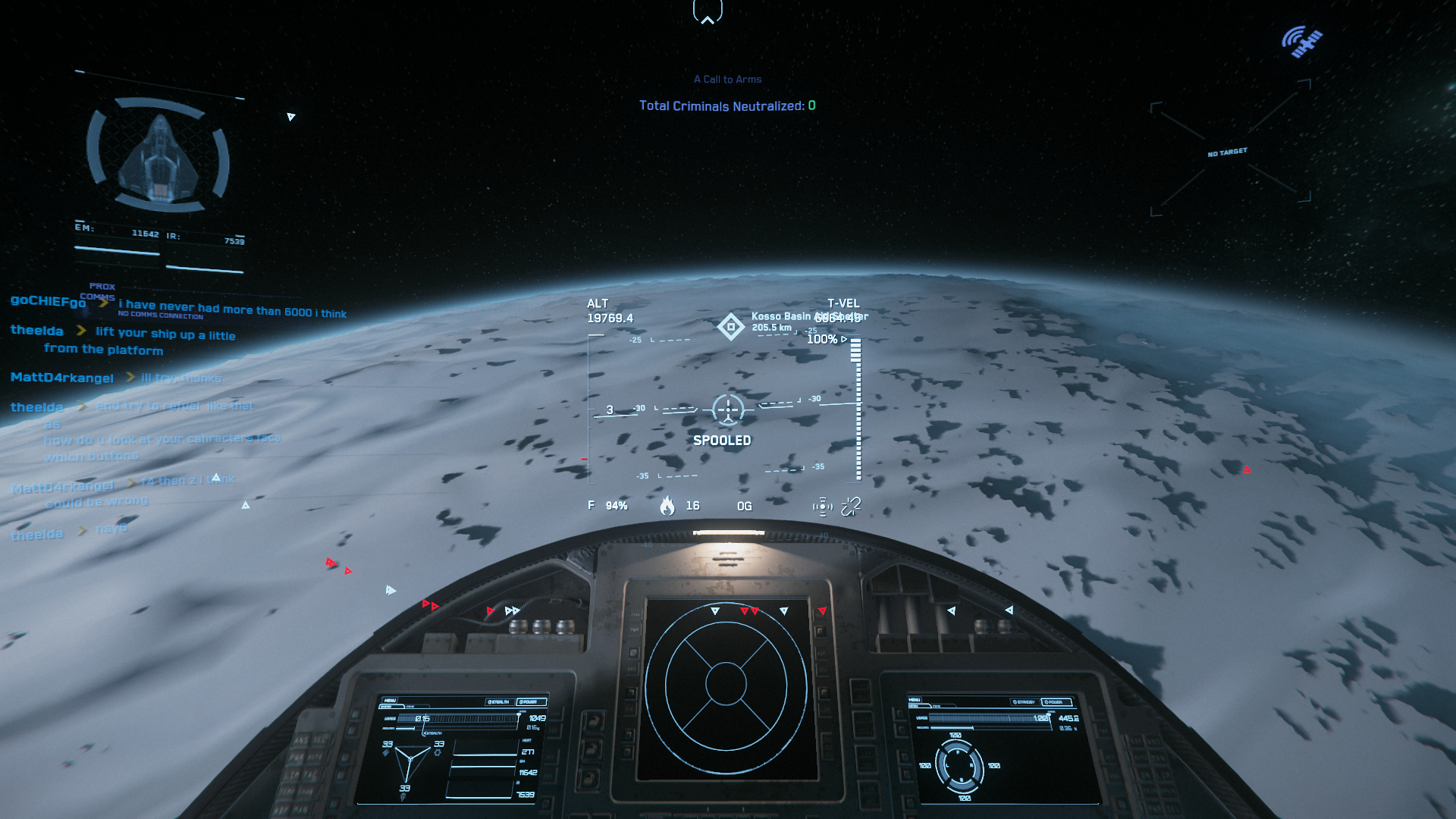1456x819 pixels.
Task: Click goCHIEFgo's chat message
Action: pyautogui.click(x=231, y=309)
